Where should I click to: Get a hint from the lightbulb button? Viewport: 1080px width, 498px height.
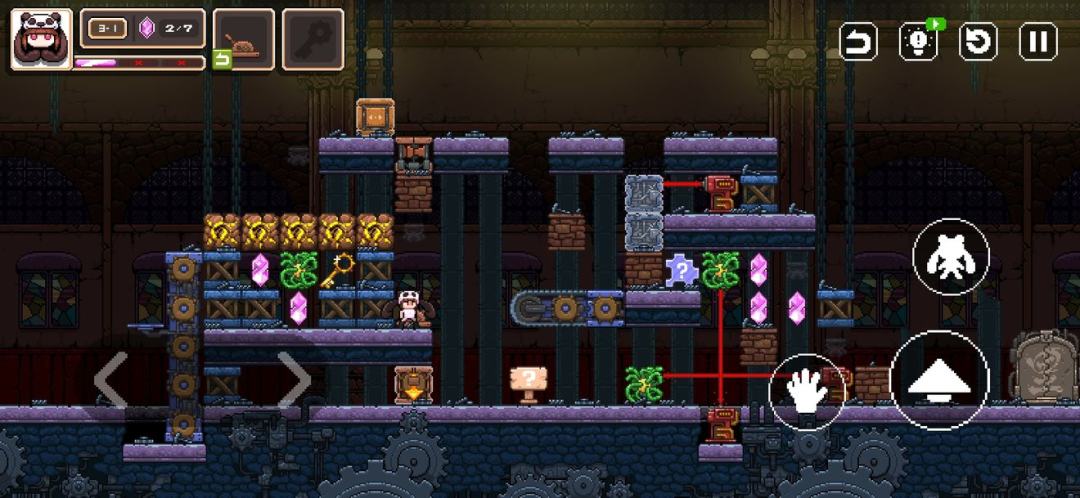pos(918,42)
